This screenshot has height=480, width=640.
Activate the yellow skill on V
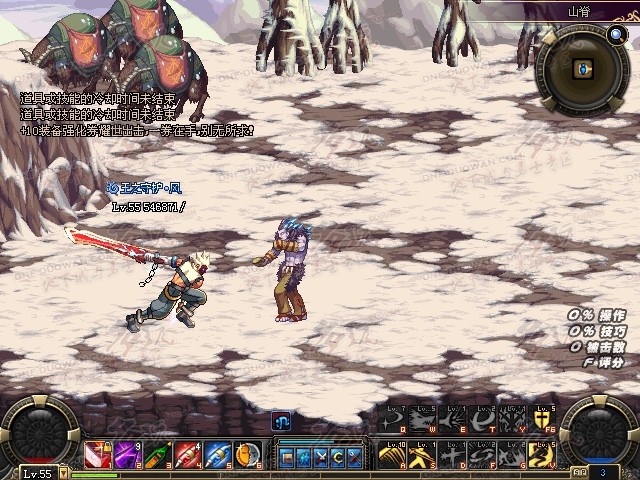coord(543,456)
